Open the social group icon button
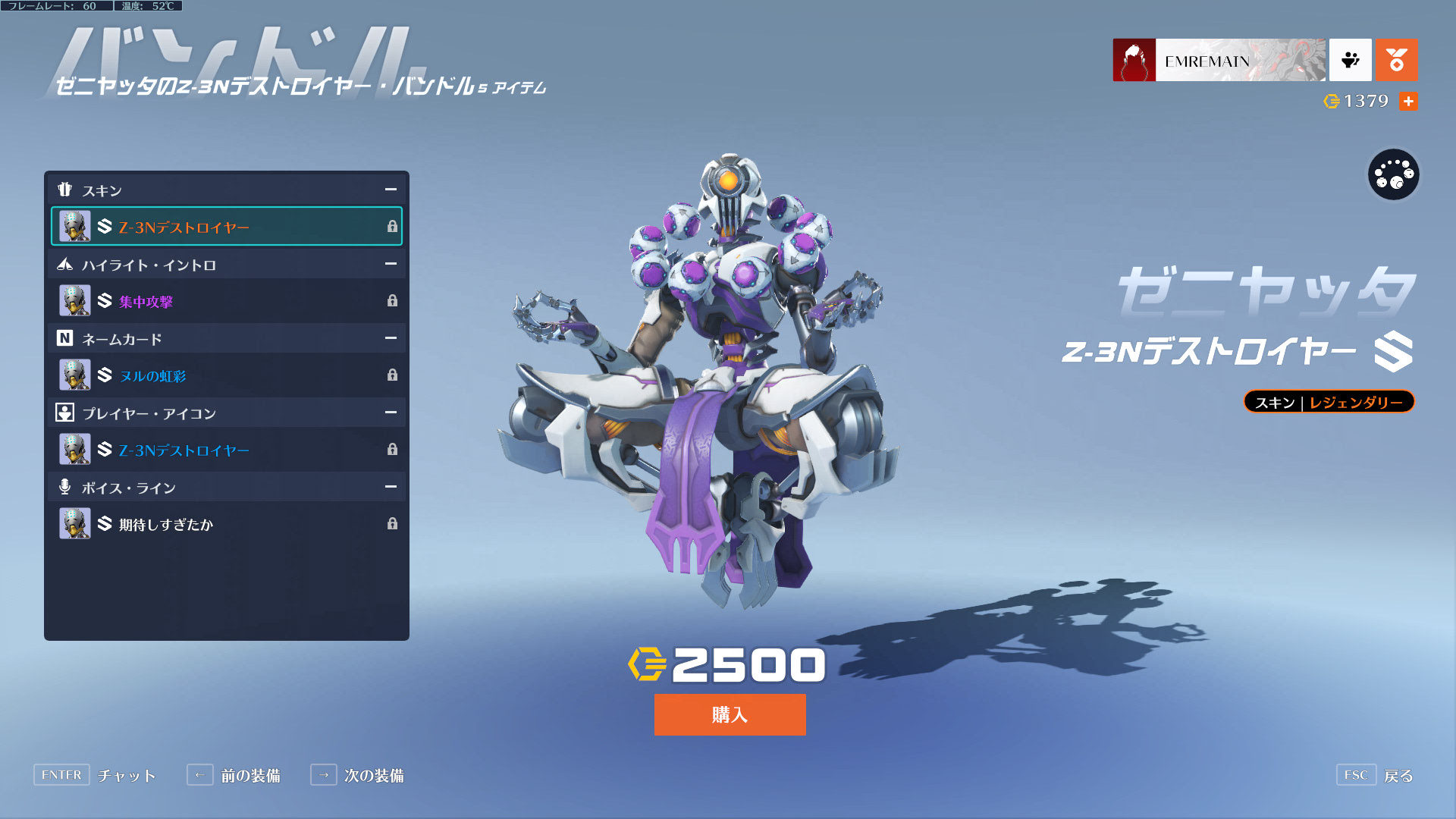Viewport: 1456px width, 819px height. 1350,60
